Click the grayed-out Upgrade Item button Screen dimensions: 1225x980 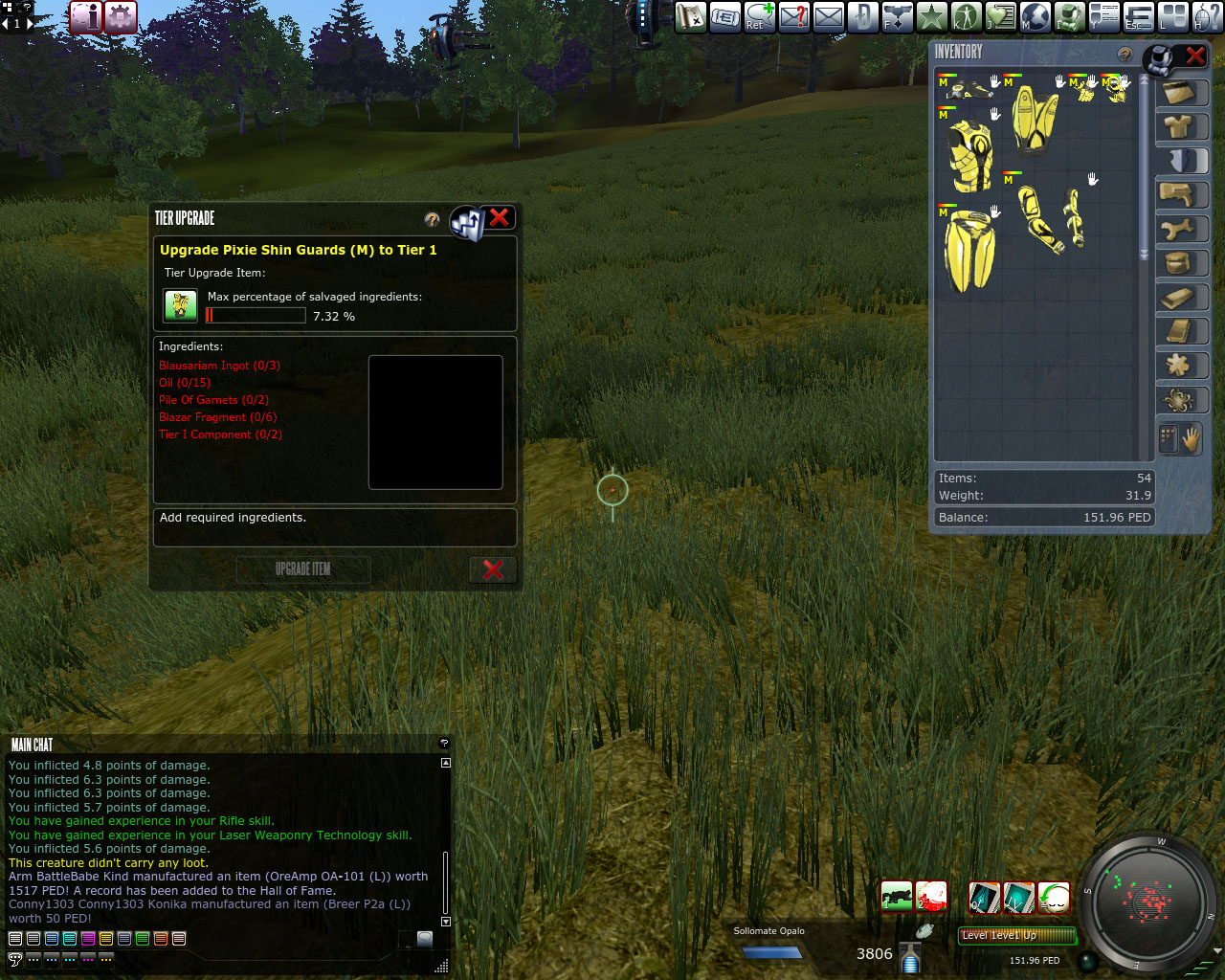tap(302, 569)
